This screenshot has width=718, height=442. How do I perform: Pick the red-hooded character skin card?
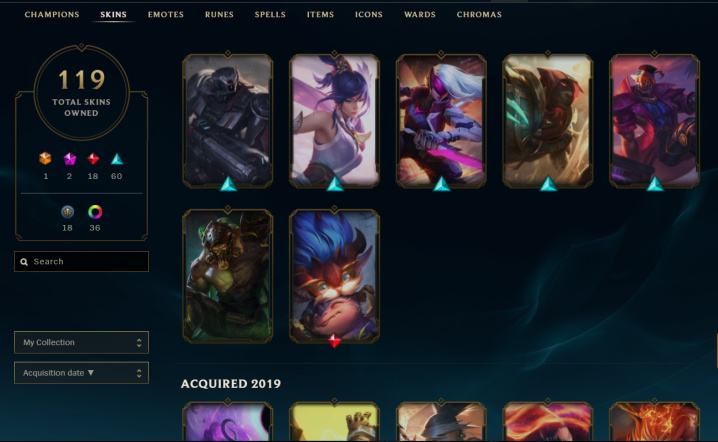547,120
